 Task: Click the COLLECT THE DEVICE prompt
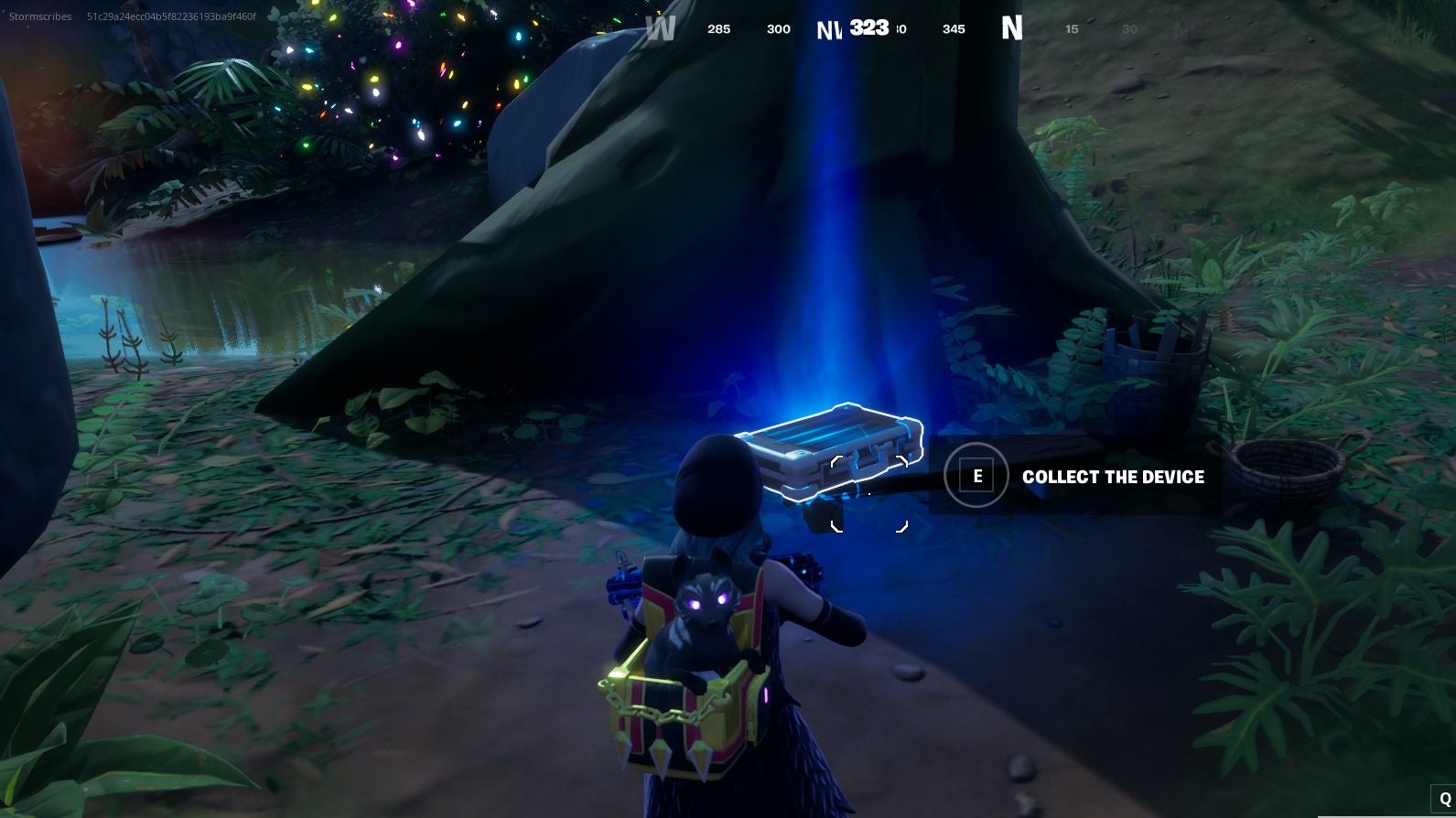[x=1114, y=477]
